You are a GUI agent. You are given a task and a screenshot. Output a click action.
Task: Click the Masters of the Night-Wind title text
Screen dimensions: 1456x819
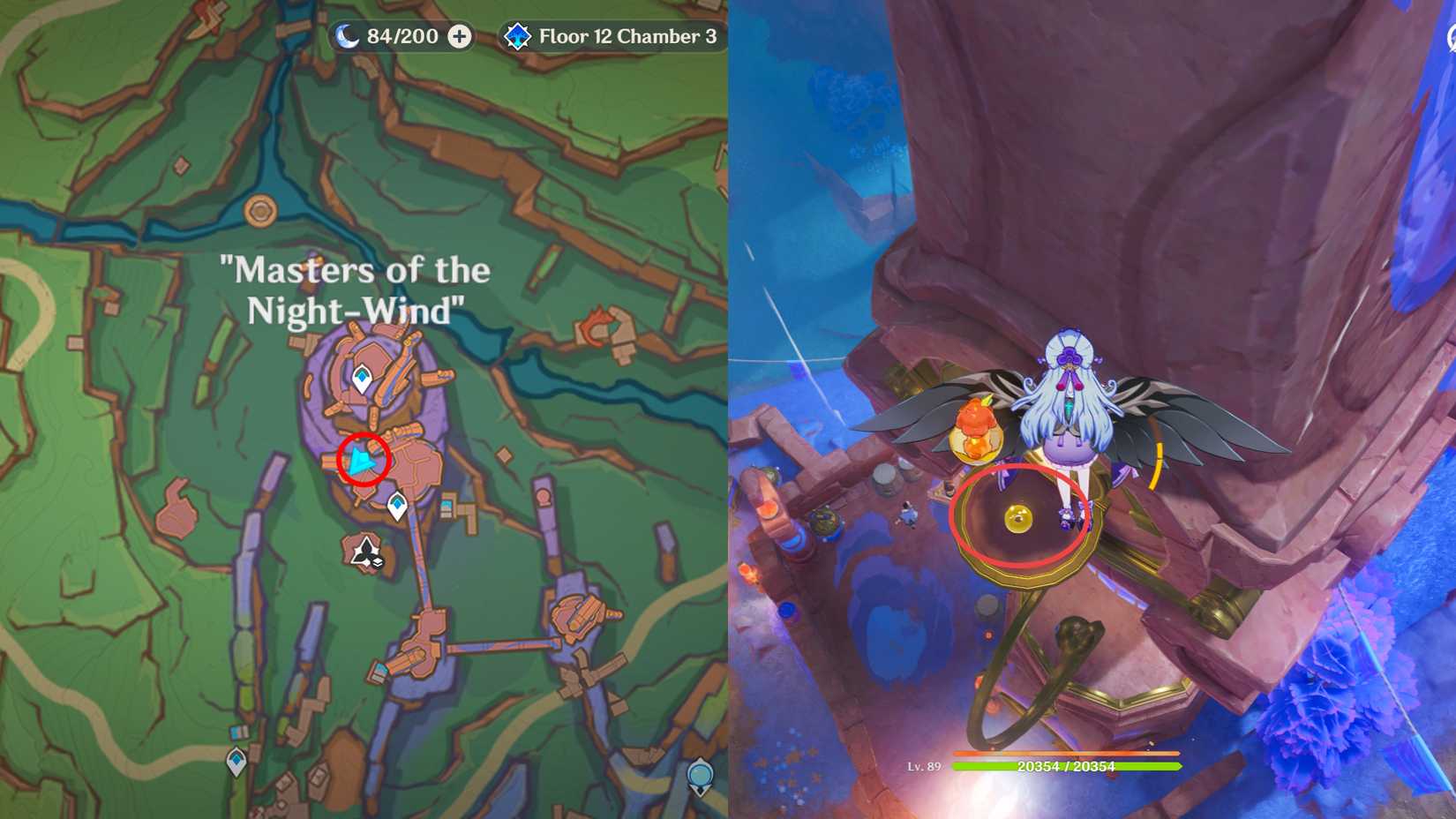357,291
